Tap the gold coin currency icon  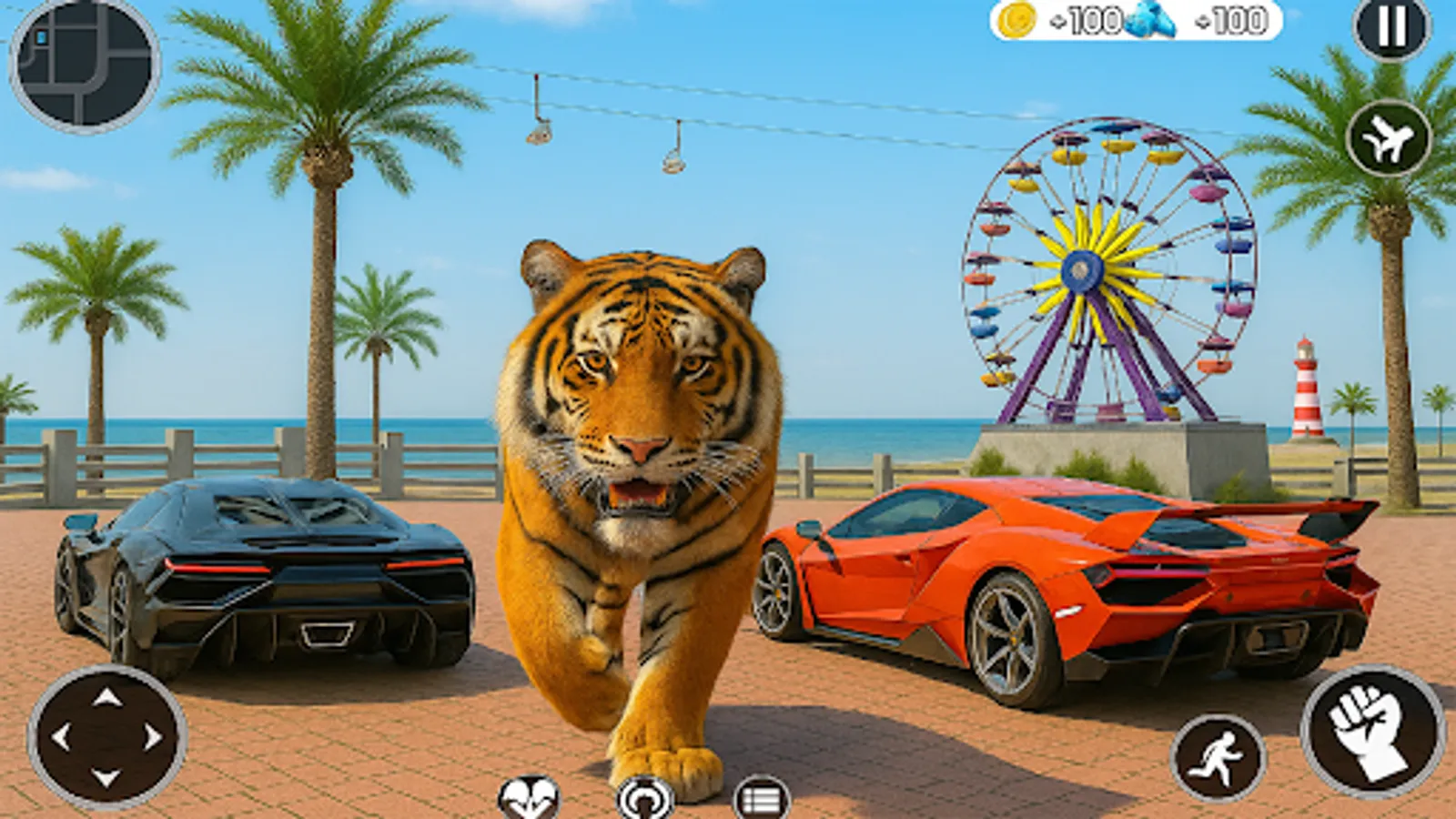pos(1016,21)
